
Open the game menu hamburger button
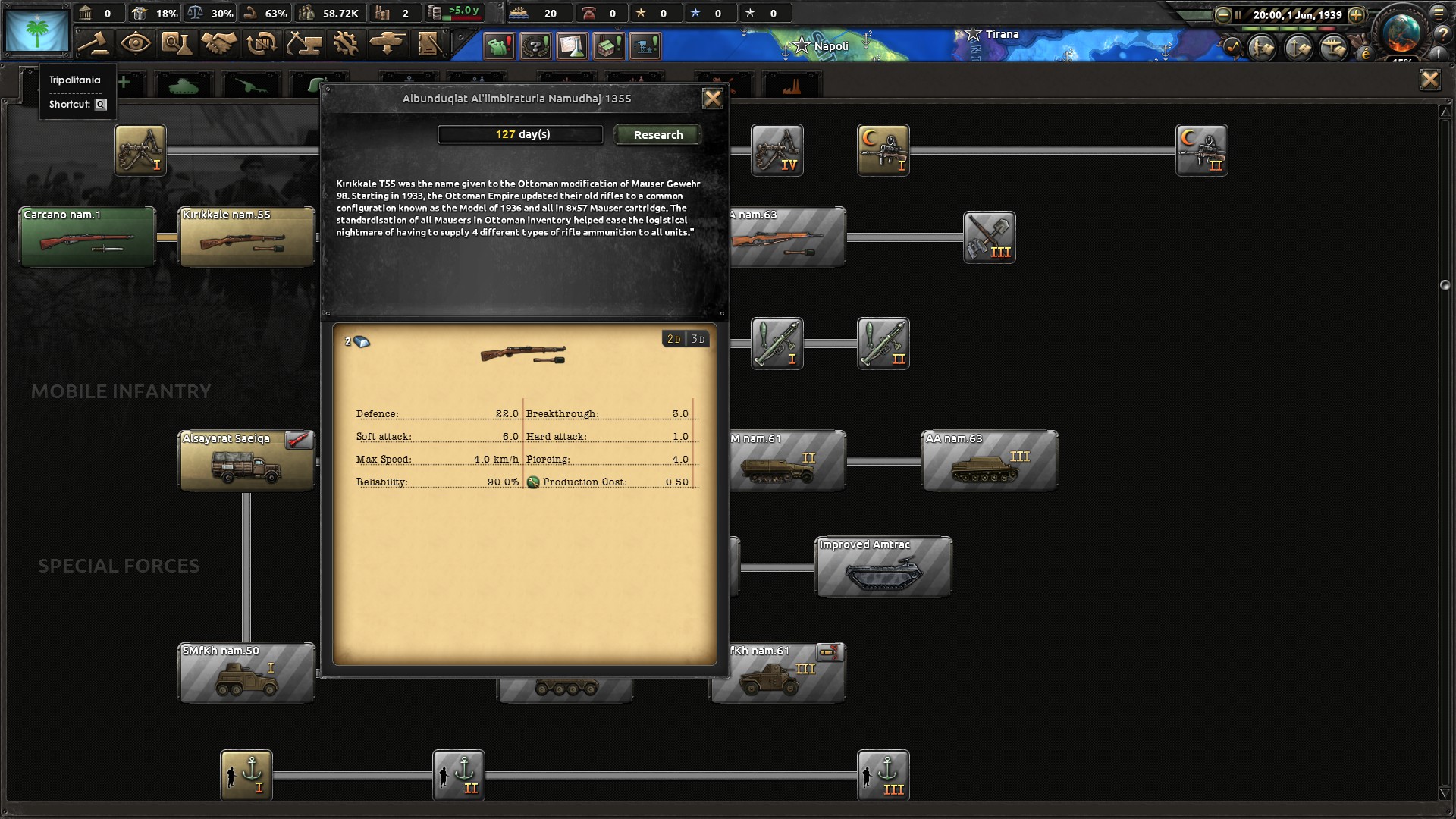pos(1439,14)
